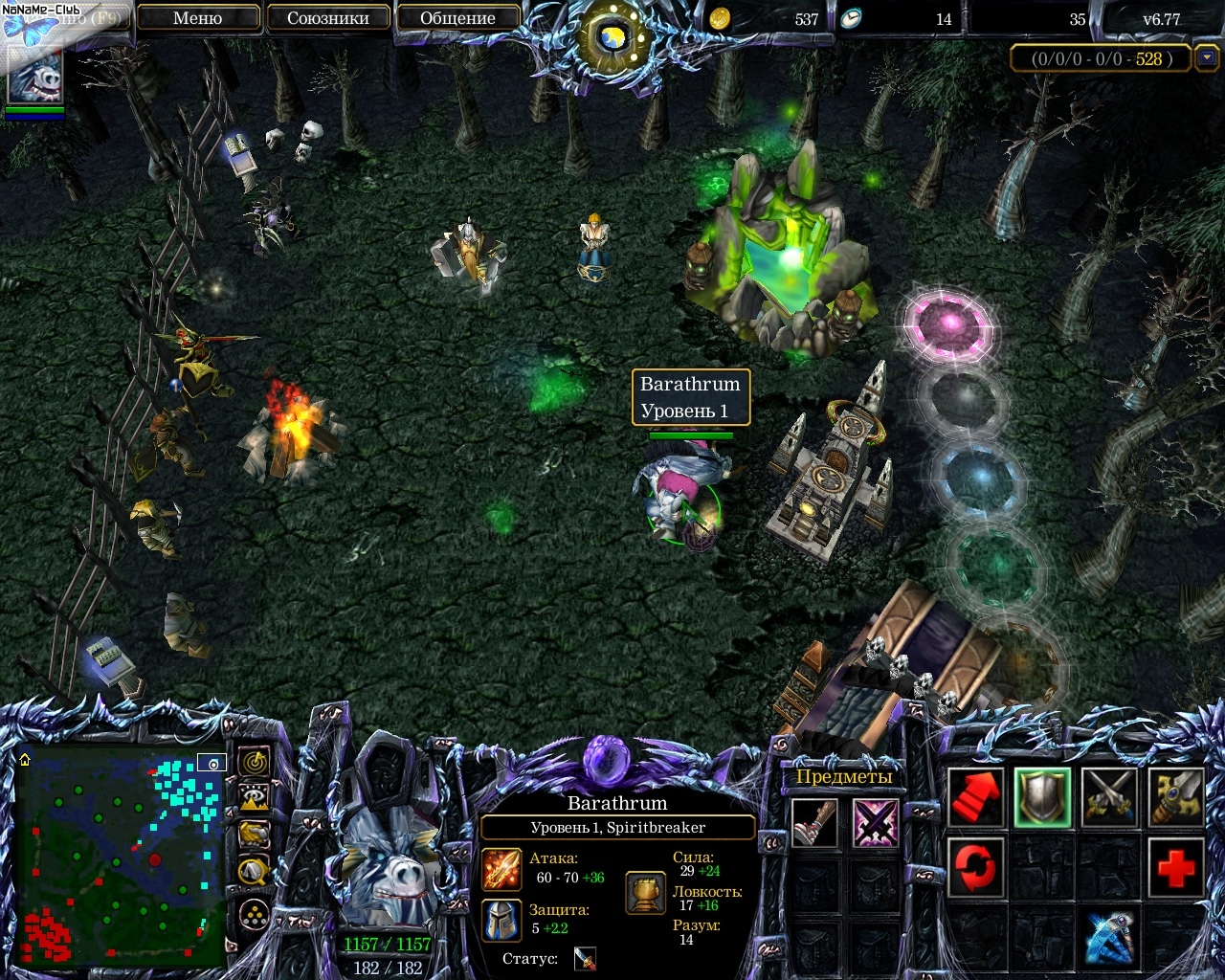Click the red circular arrows Stop command
This screenshot has width=1225, height=980.
(975, 868)
